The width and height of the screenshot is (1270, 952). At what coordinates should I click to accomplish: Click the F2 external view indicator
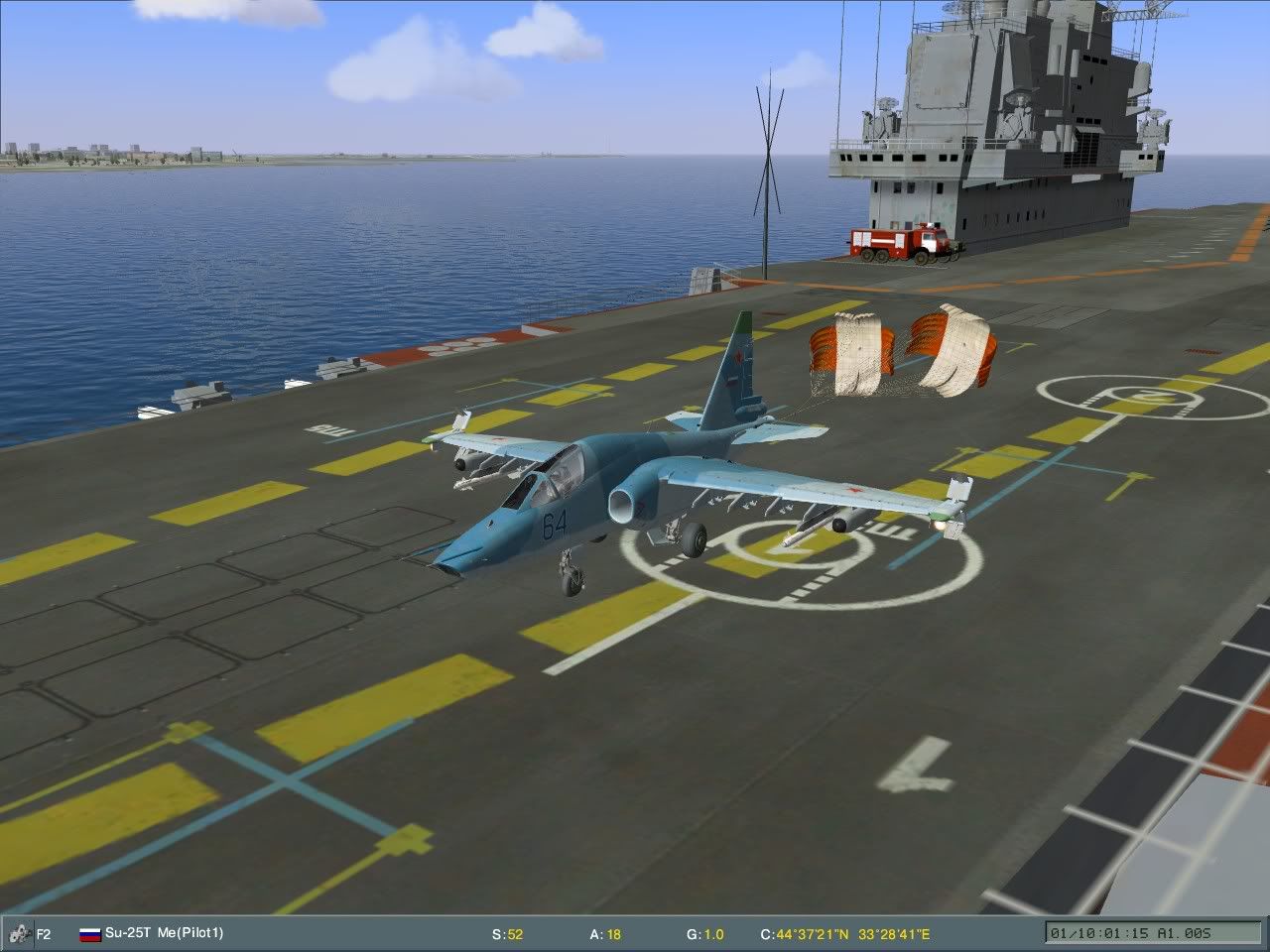pyautogui.click(x=43, y=932)
